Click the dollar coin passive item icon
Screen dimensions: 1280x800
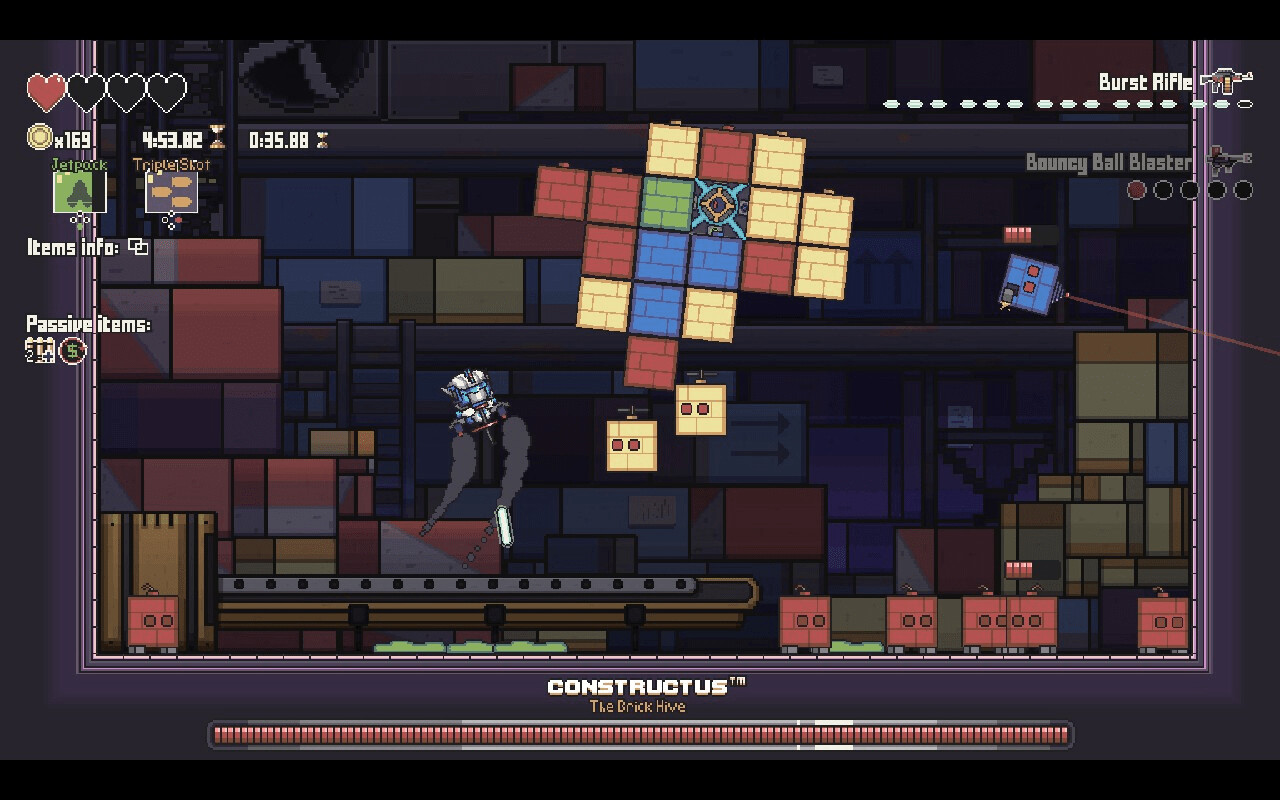[71, 349]
